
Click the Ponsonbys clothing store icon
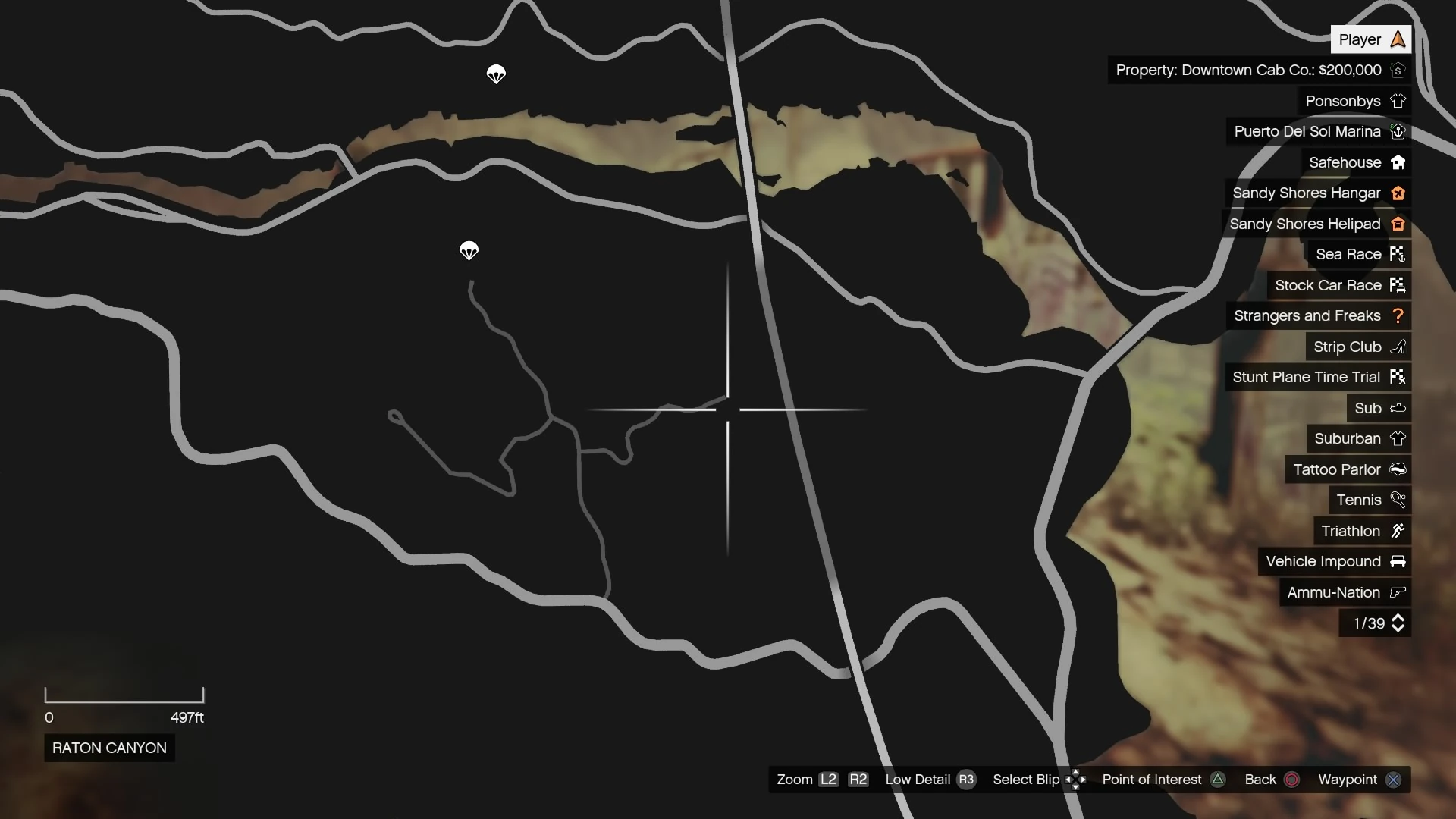click(x=1399, y=100)
